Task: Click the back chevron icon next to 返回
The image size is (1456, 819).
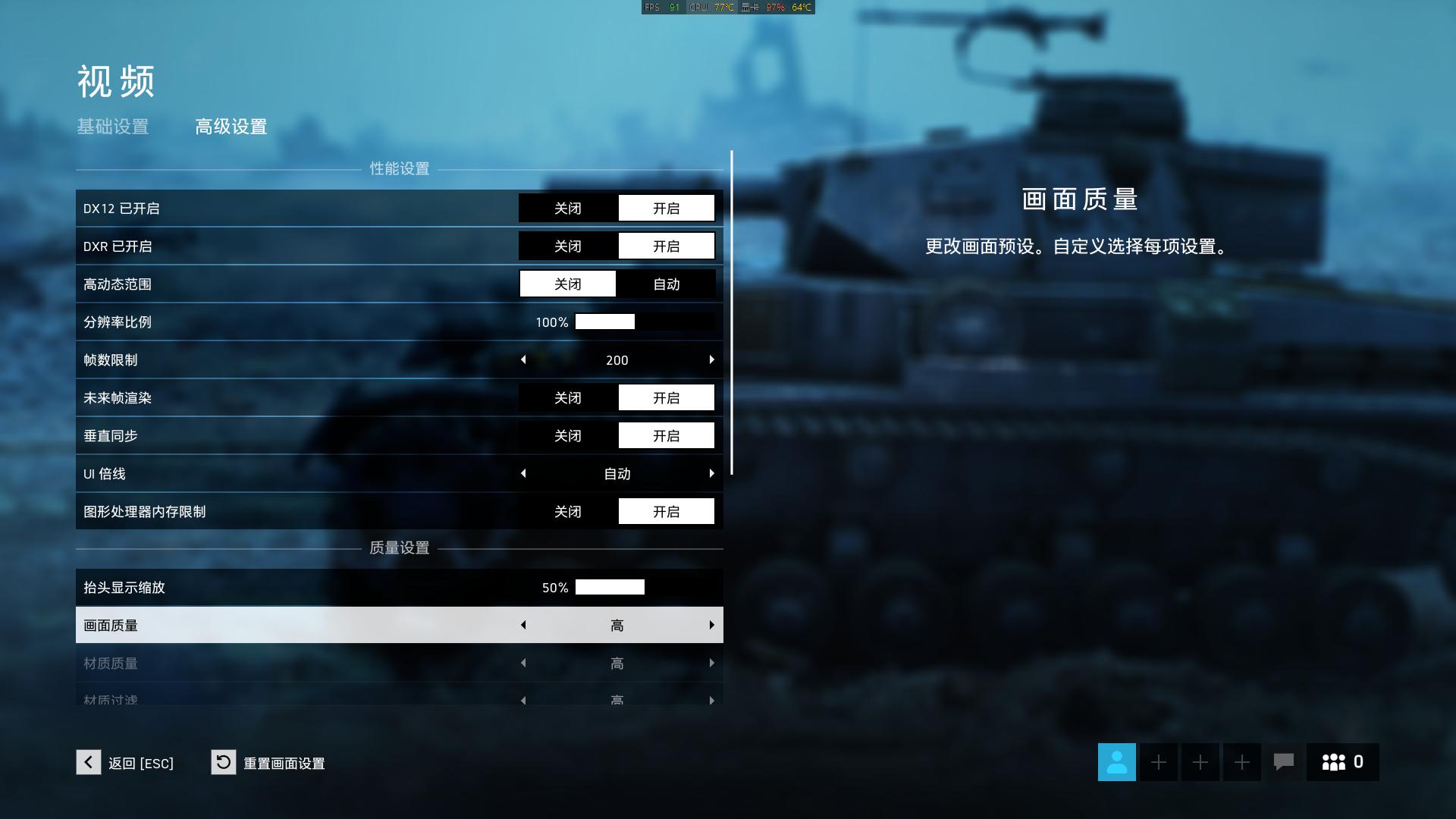Action: pos(88,763)
